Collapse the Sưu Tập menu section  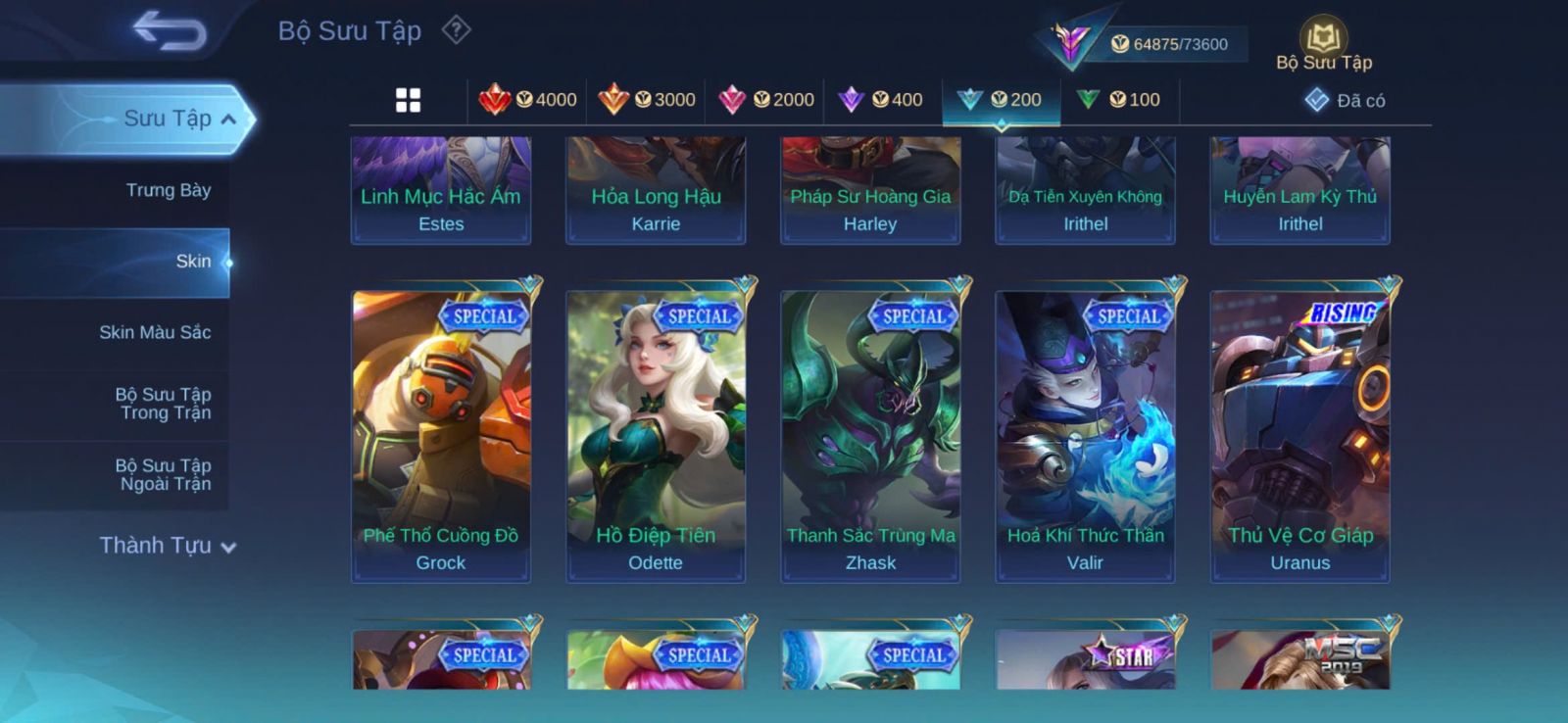coord(228,120)
